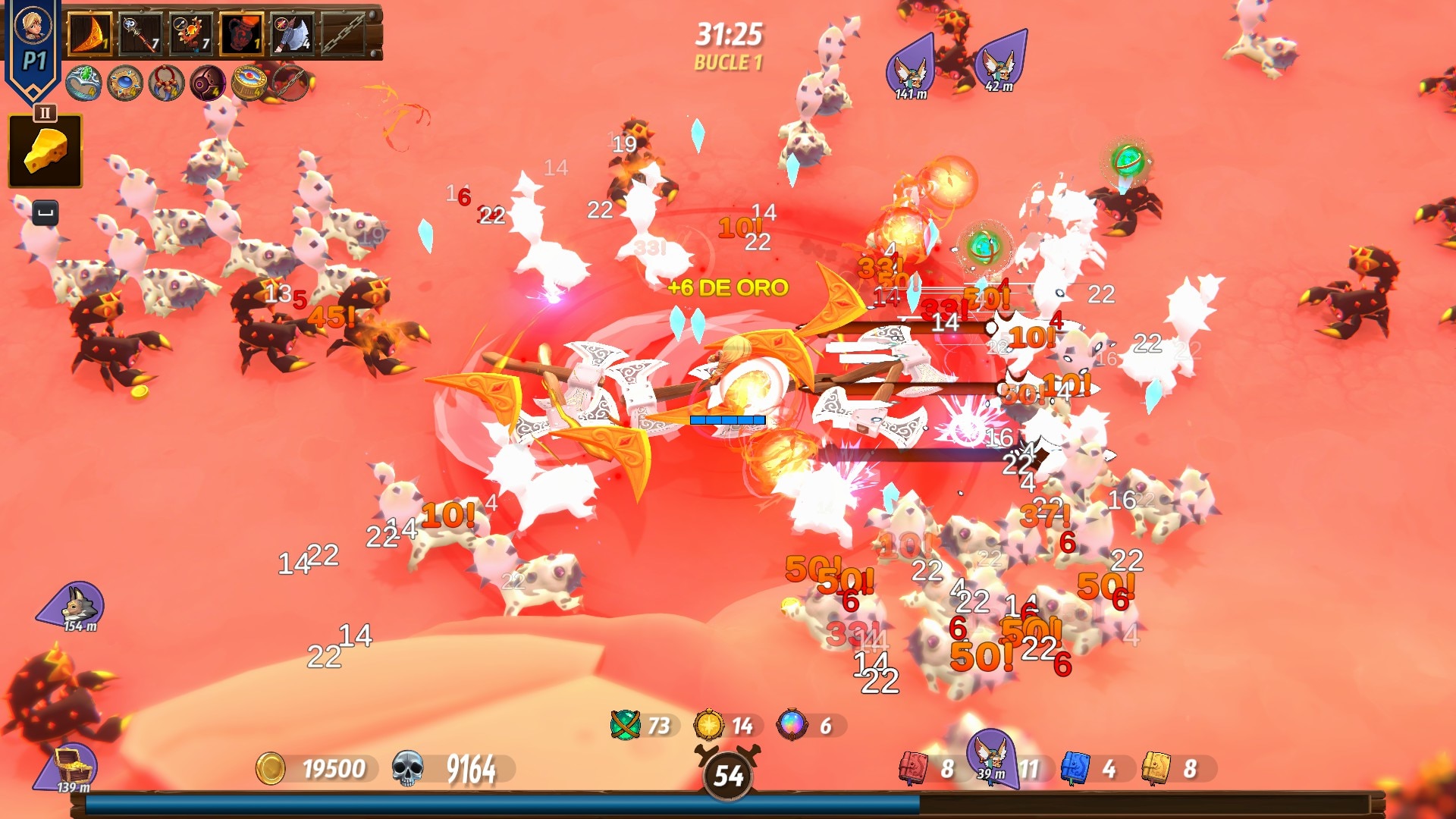Choose the red claw necklace trinket
The image size is (1456, 819).
[x=166, y=83]
